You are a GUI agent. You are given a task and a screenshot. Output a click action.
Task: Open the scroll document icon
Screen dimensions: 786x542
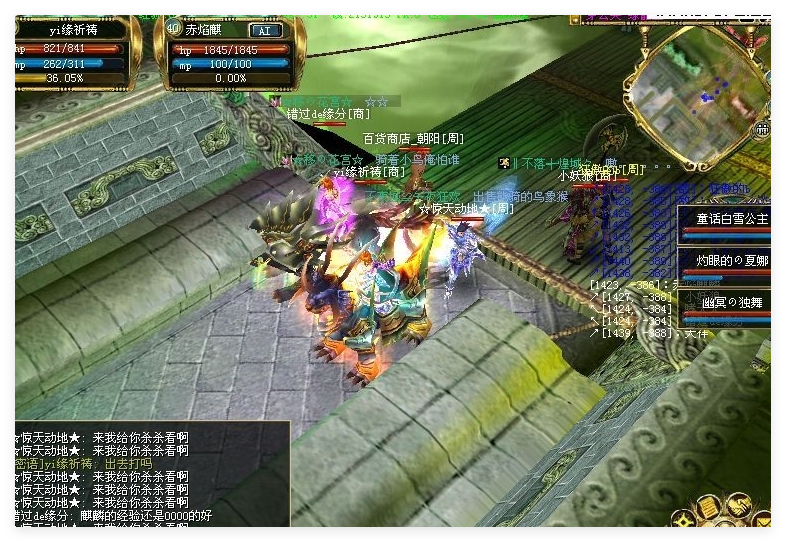pyautogui.click(x=708, y=507)
